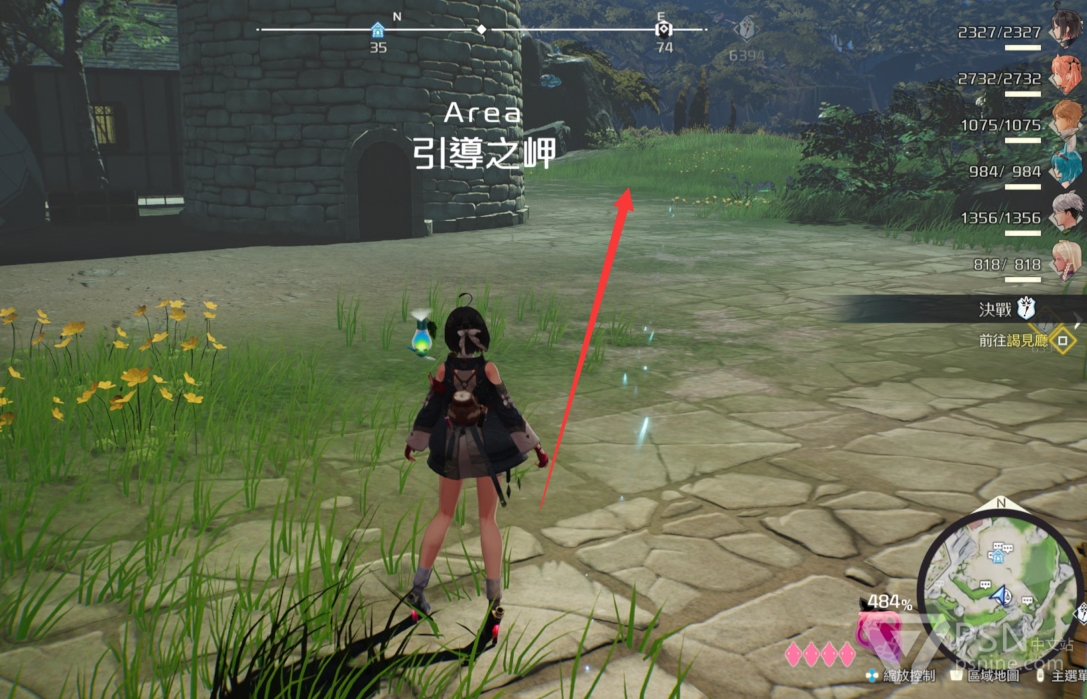
Task: Choose the pink-haired party member portrait
Action: (x=1064, y=75)
